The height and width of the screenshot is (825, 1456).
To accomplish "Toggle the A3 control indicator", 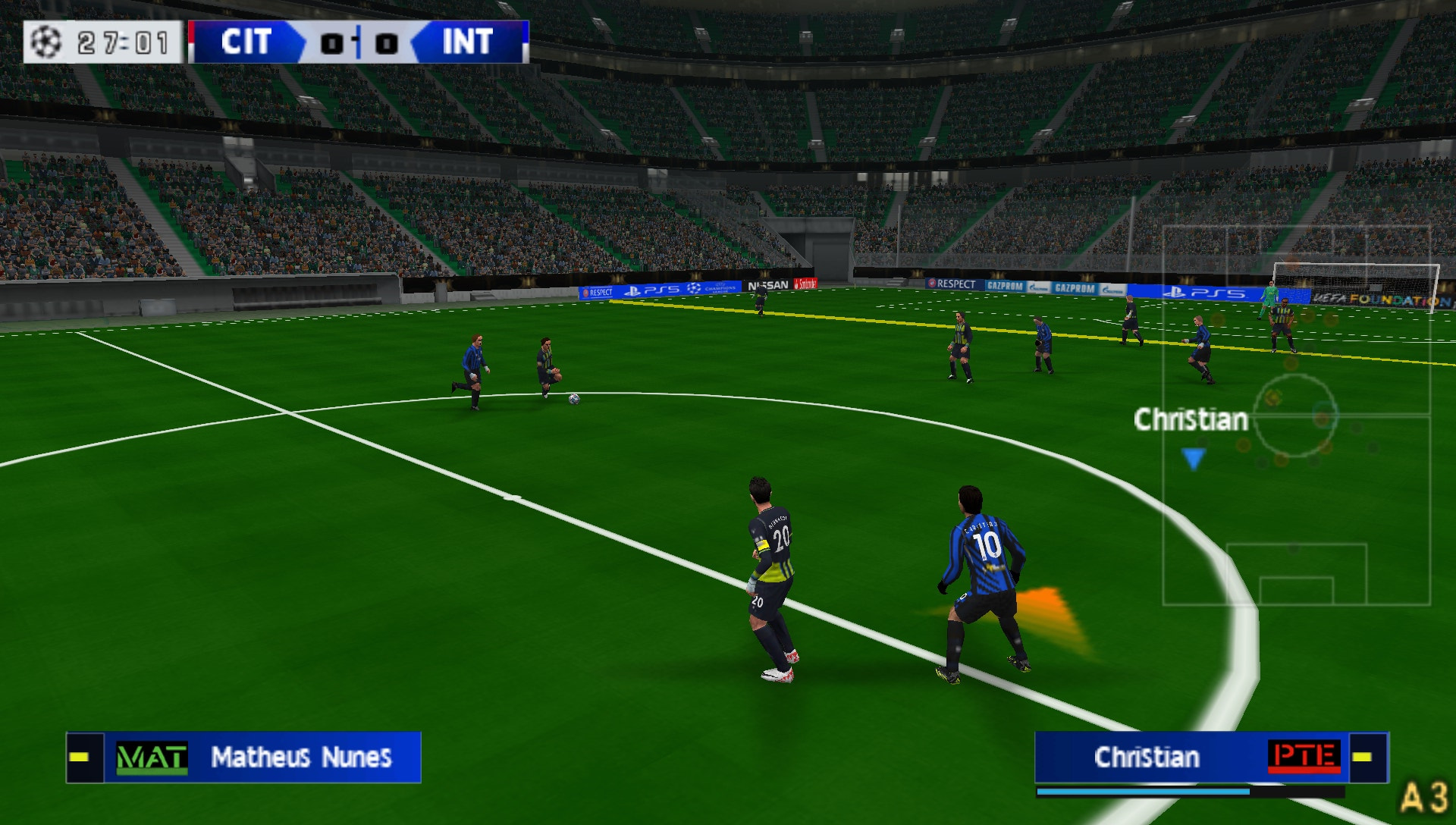I will click(x=1429, y=794).
